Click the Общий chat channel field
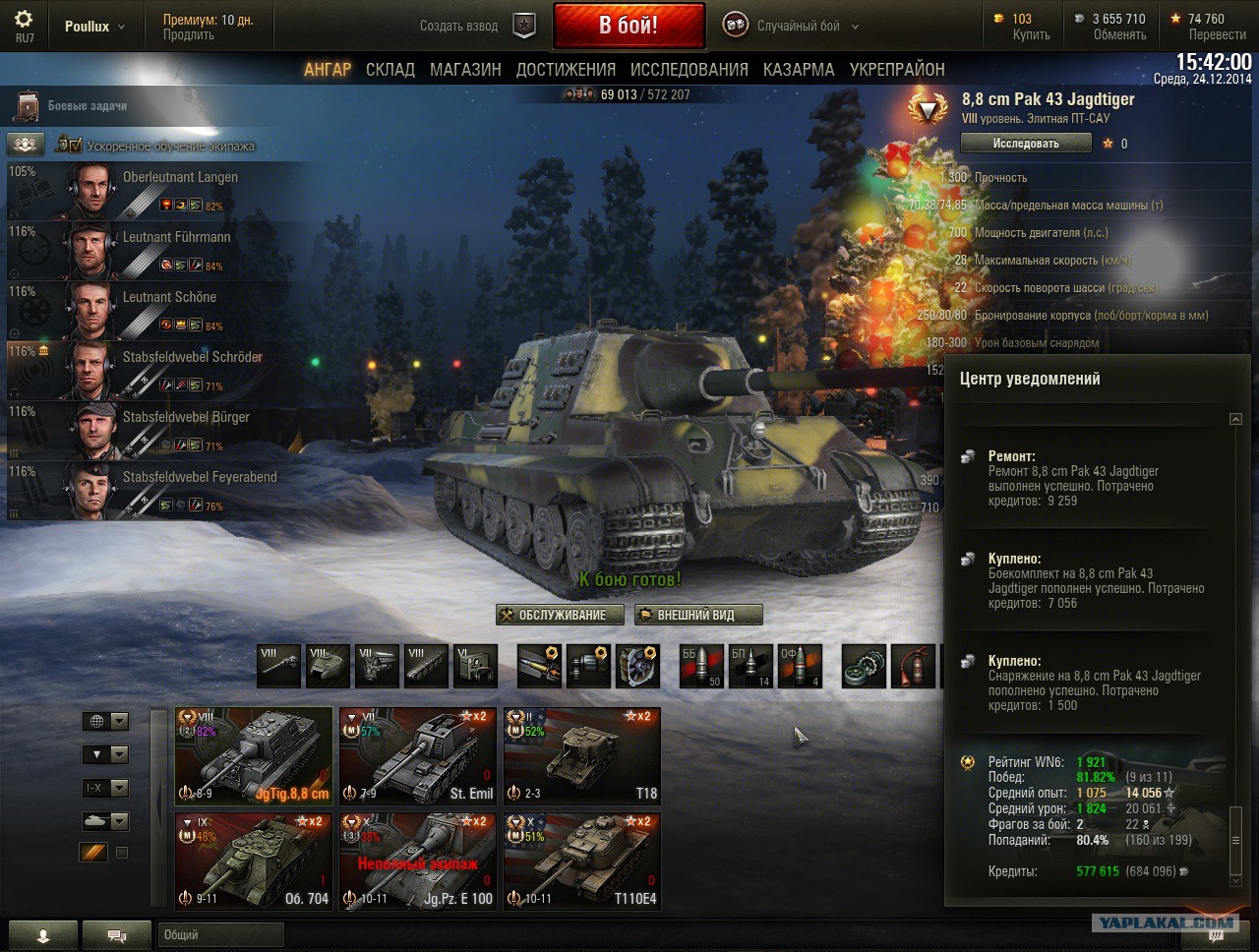The image size is (1259, 952). point(220,935)
